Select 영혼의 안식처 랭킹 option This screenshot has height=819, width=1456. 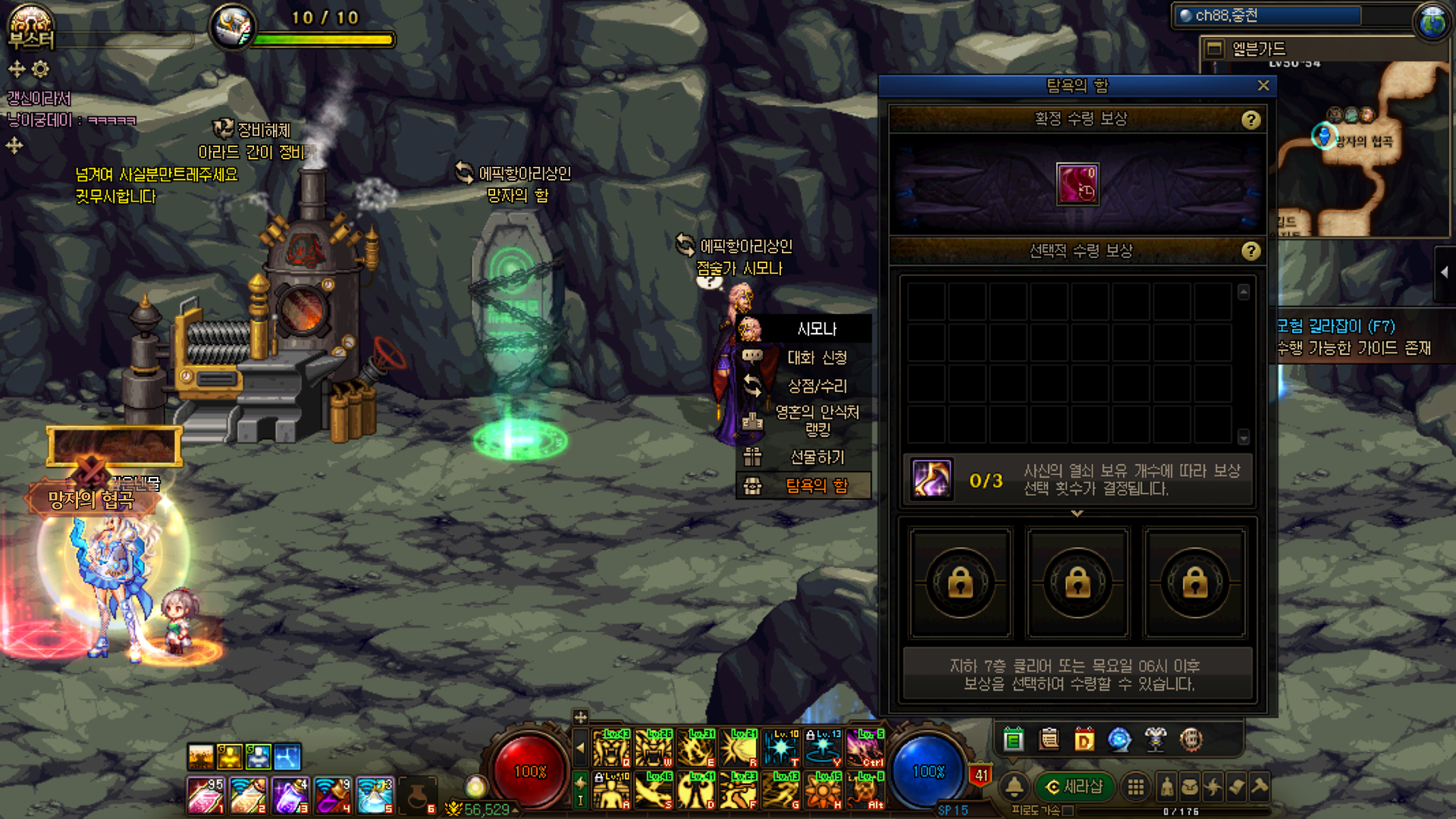[816, 421]
